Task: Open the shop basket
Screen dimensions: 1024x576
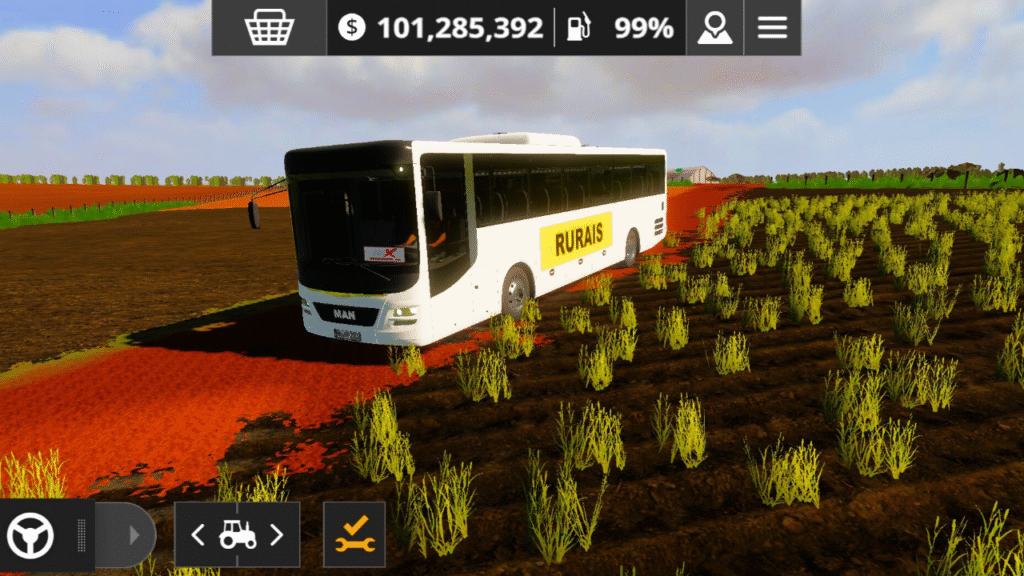Action: (x=268, y=28)
